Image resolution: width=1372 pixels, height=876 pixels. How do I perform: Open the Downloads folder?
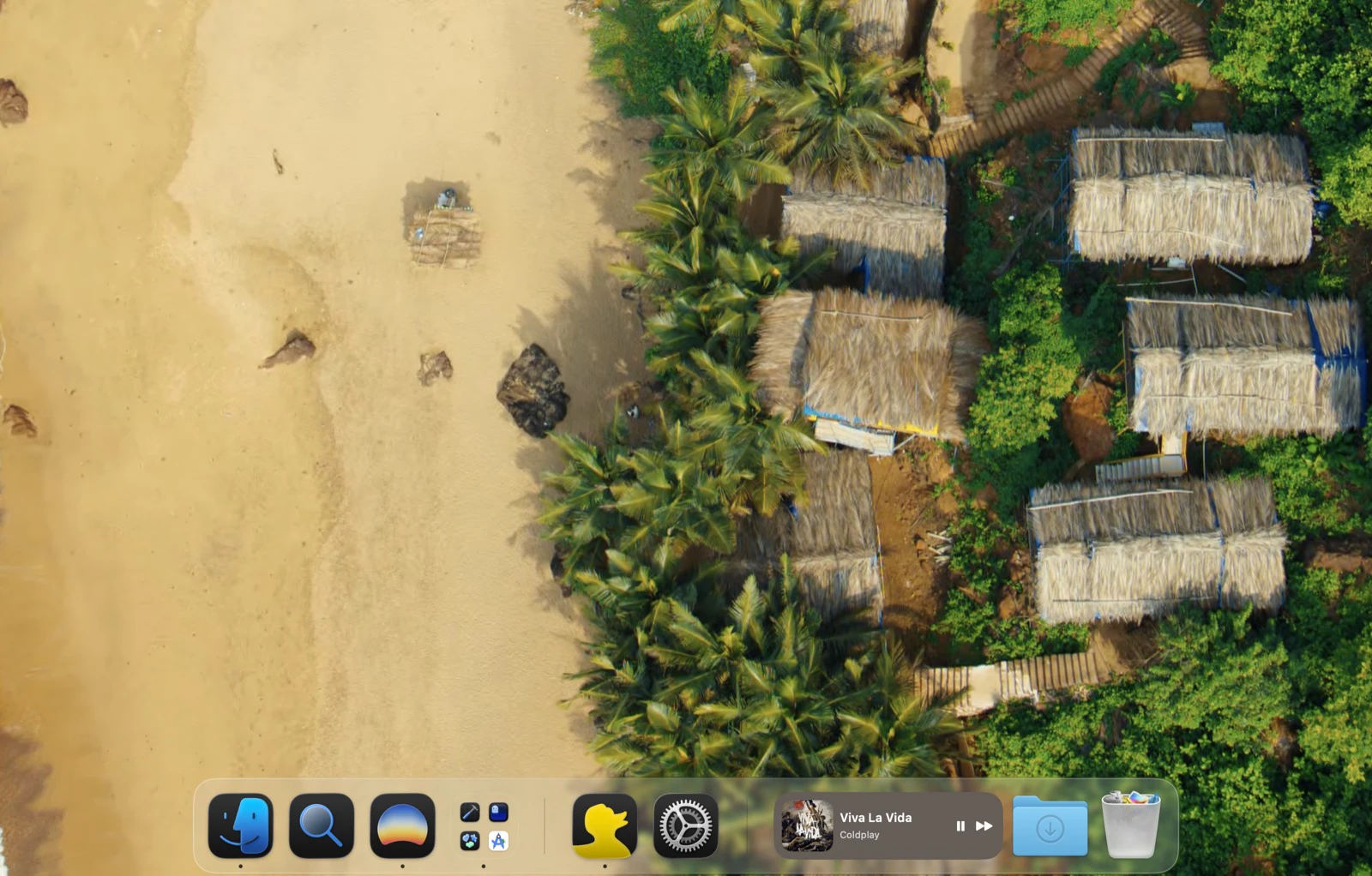click(x=1050, y=825)
